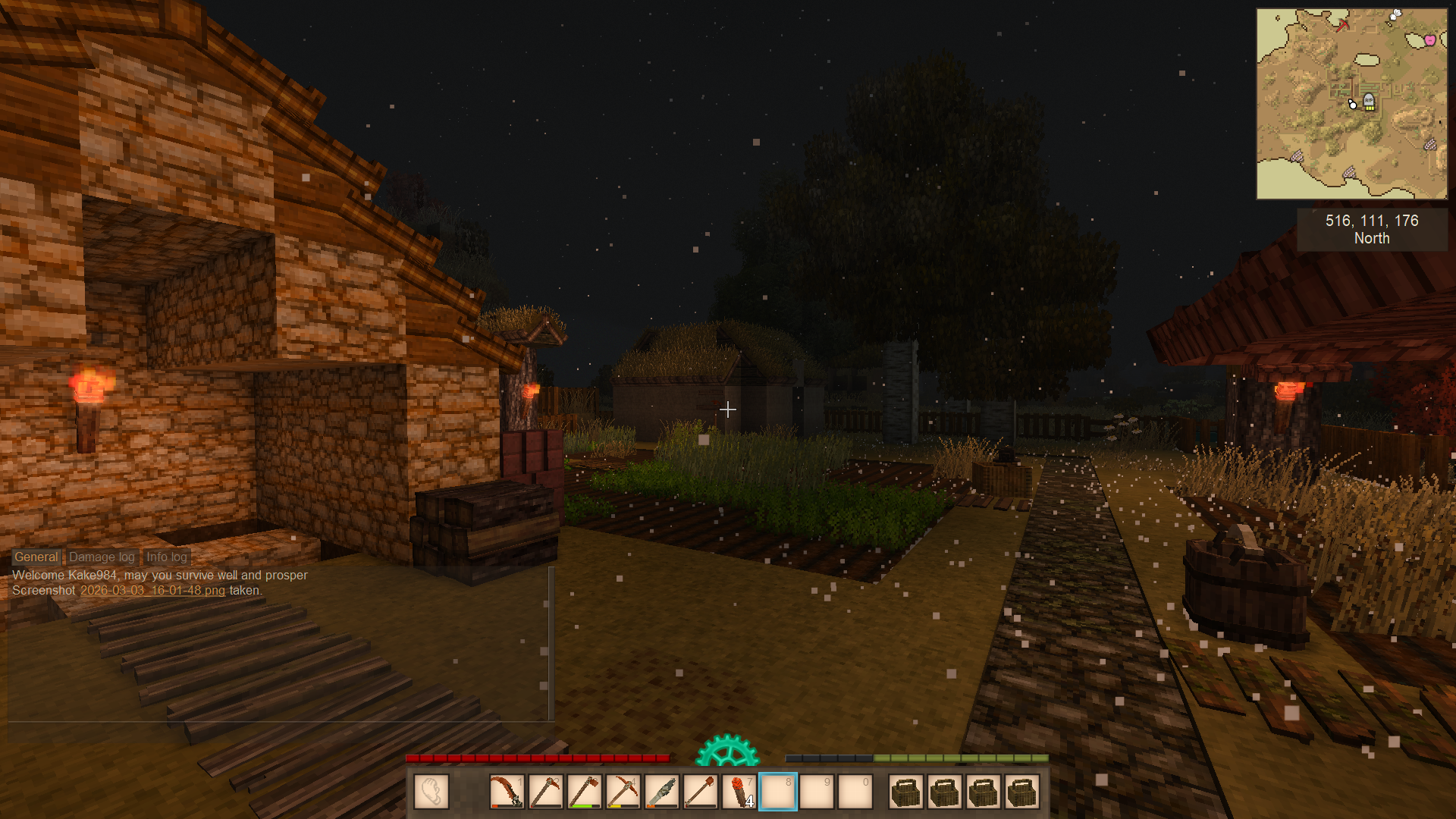The height and width of the screenshot is (819, 1456).
Task: Pick the shovel in hotbar slot 6
Action: point(700,792)
